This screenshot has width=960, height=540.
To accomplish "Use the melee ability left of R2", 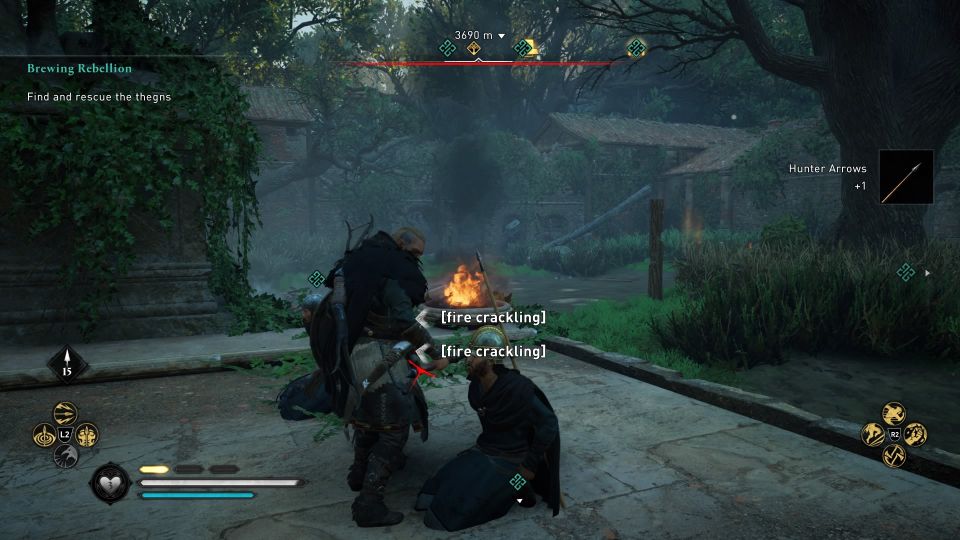I will (x=873, y=434).
